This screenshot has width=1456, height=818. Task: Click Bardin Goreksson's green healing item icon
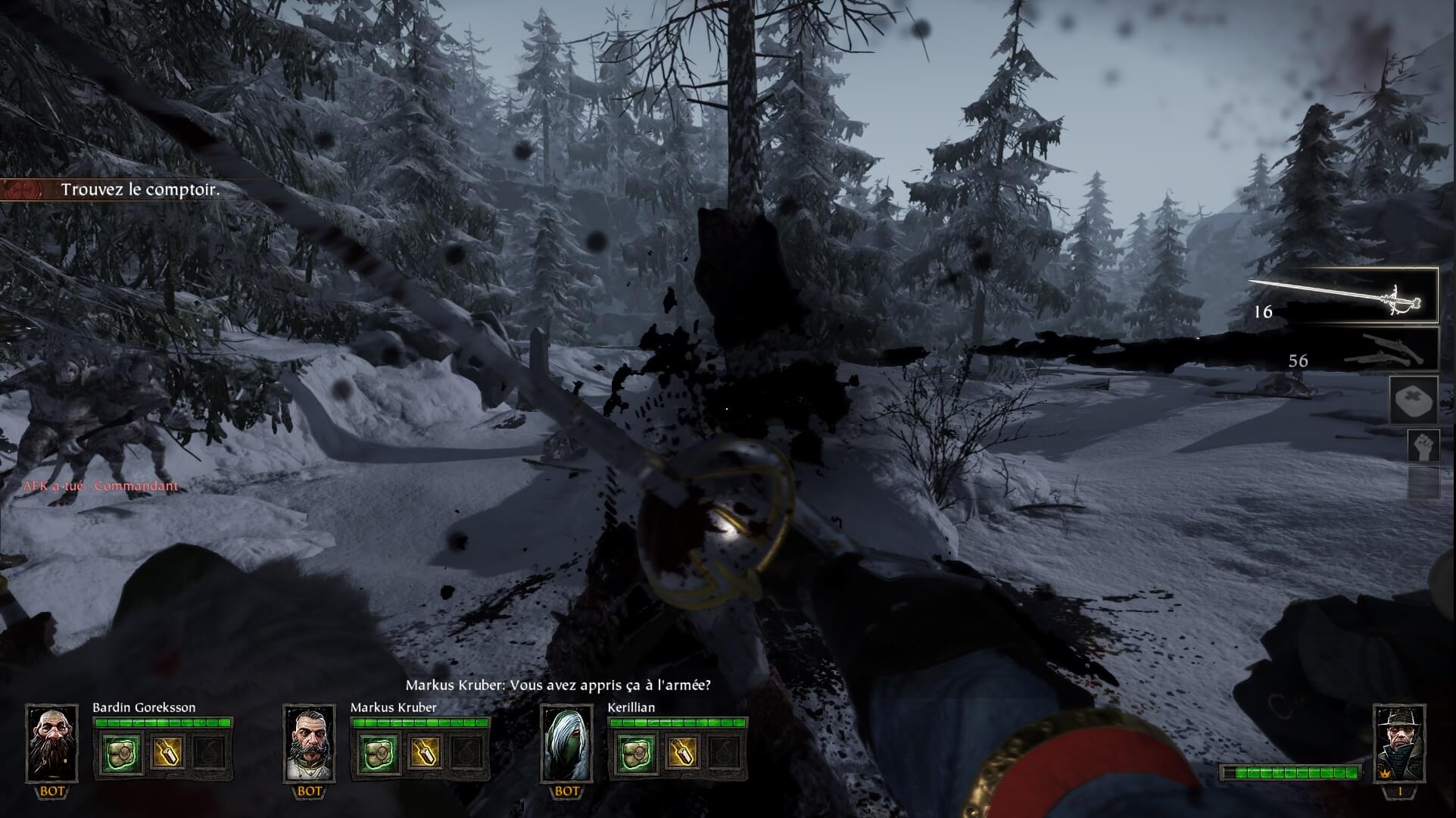pyautogui.click(x=122, y=753)
